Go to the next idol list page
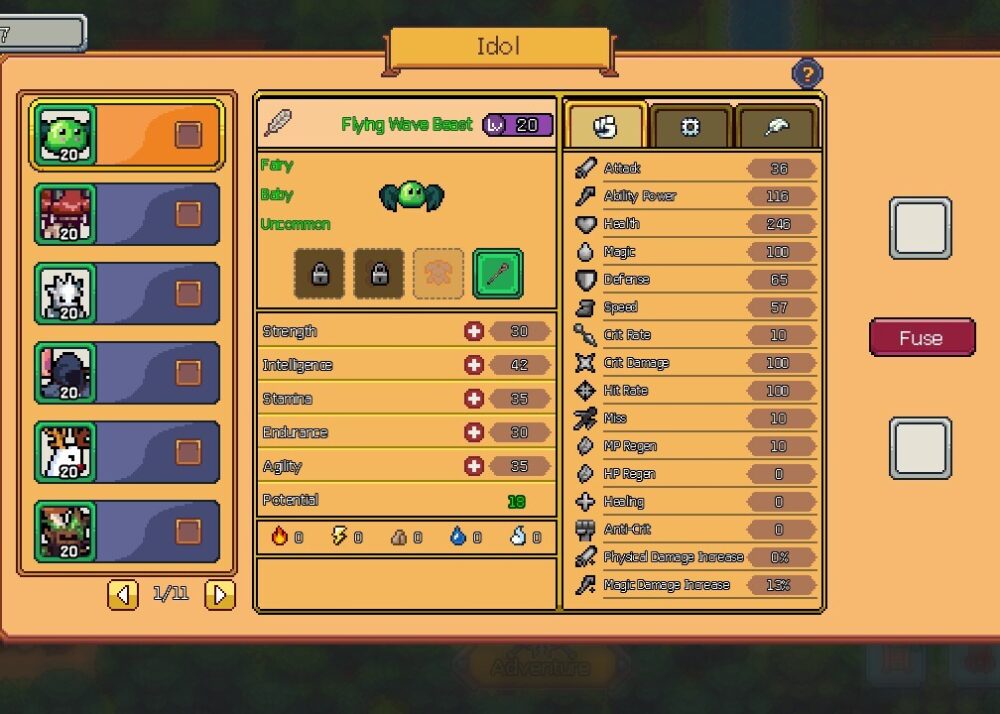This screenshot has height=714, width=1000. pos(219,595)
